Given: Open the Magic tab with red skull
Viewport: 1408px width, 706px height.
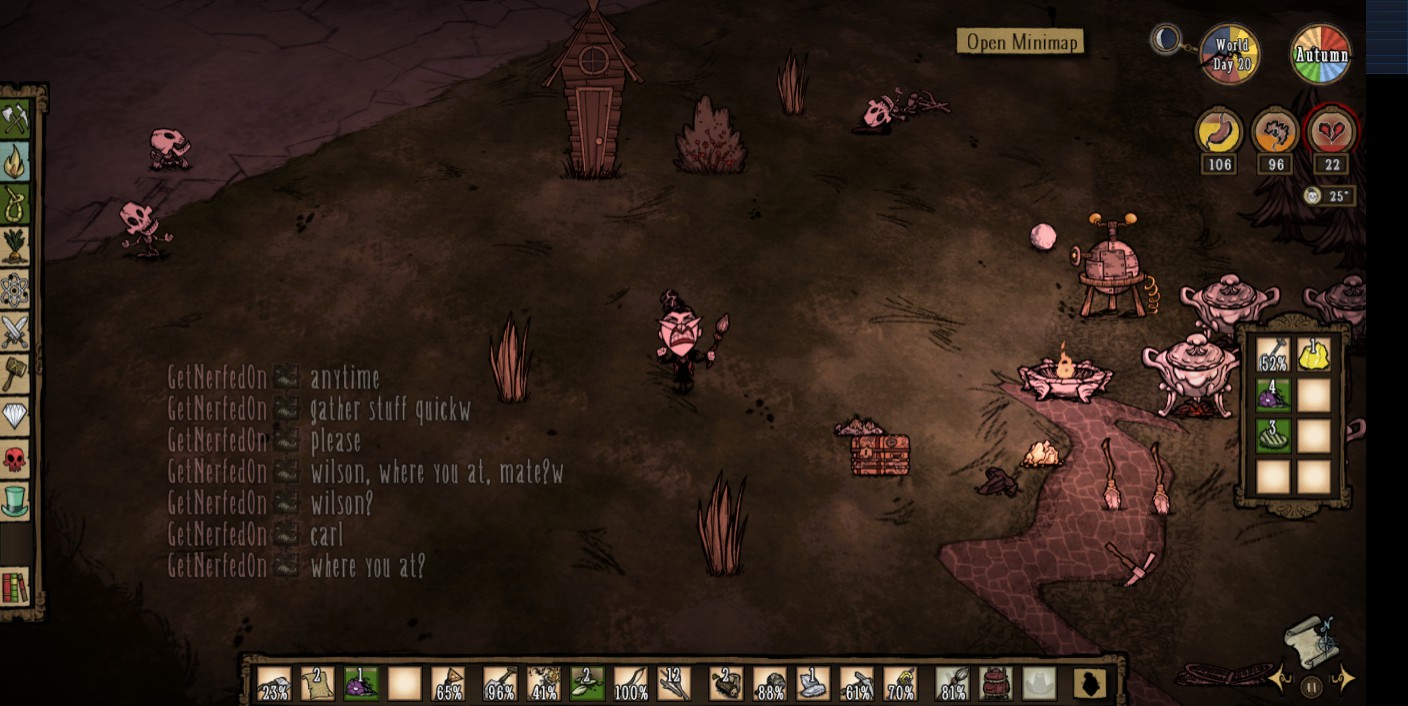Looking at the screenshot, I should pyautogui.click(x=15, y=459).
